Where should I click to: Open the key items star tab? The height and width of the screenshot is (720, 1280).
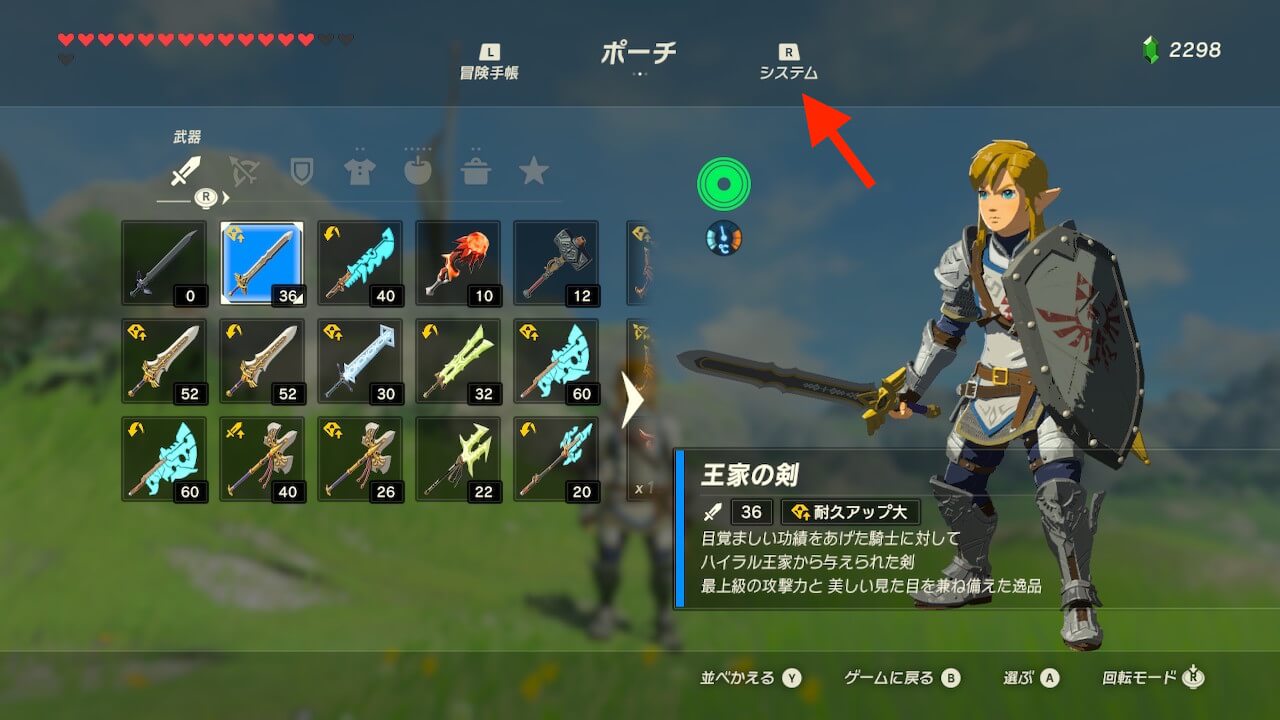(533, 171)
